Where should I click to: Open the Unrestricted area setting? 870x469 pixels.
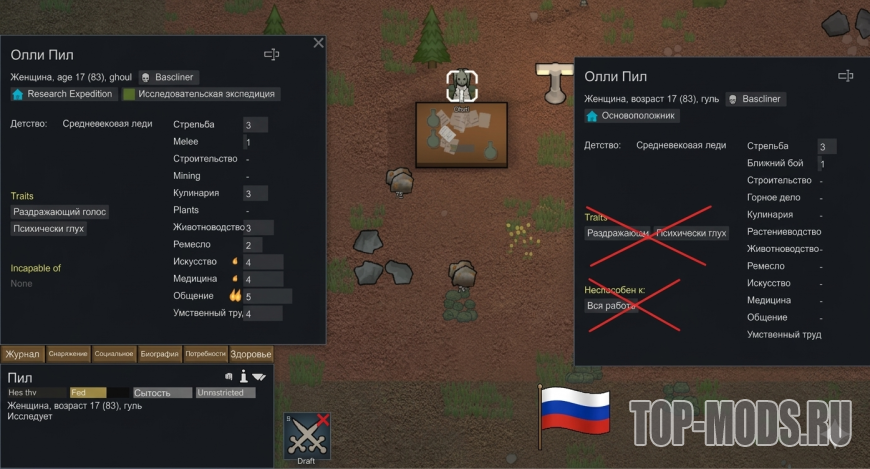225,393
